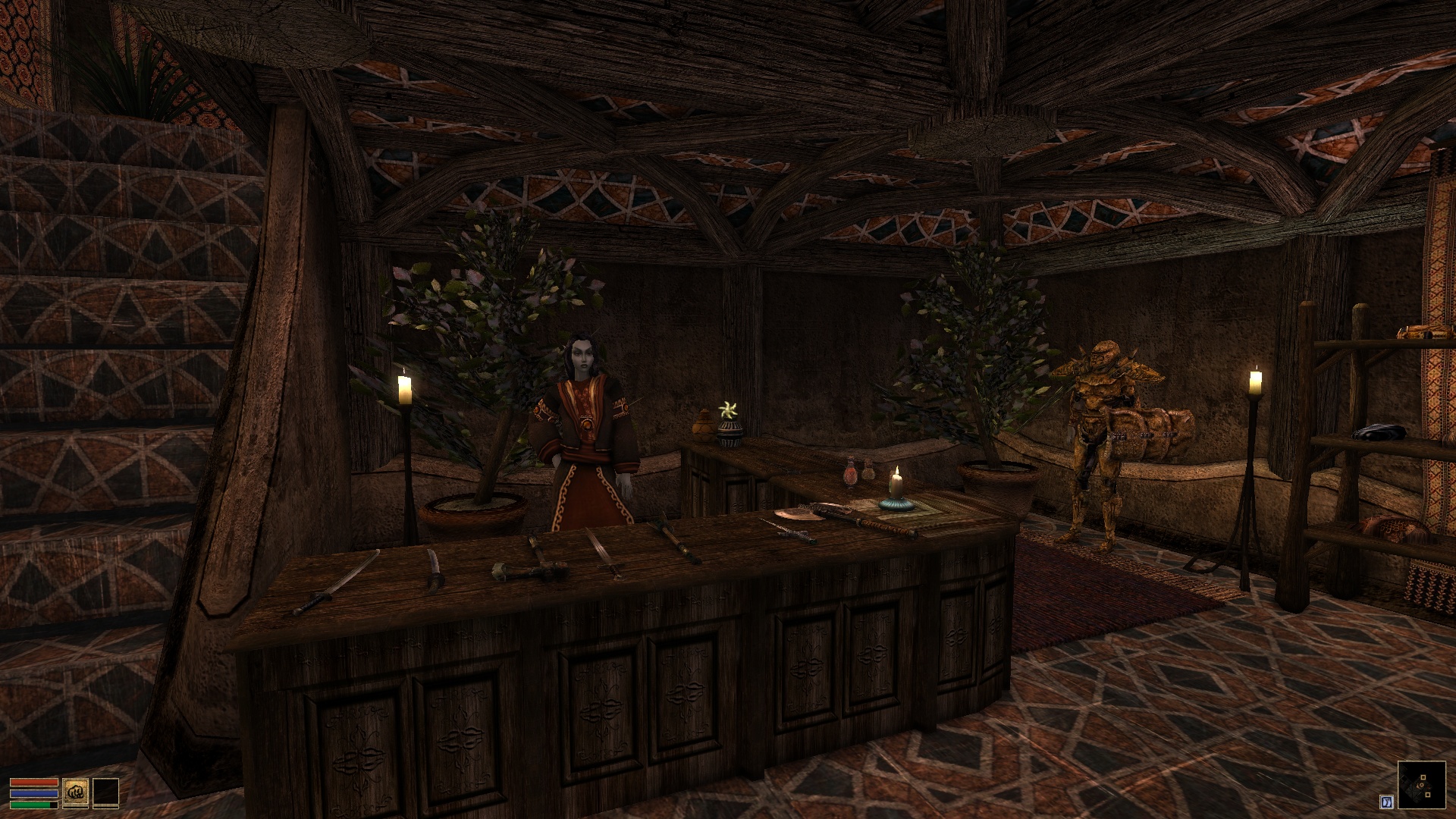The width and height of the screenshot is (1456, 819).
Task: Click the blue moon effect icon beside the minimap
Action: (1387, 802)
